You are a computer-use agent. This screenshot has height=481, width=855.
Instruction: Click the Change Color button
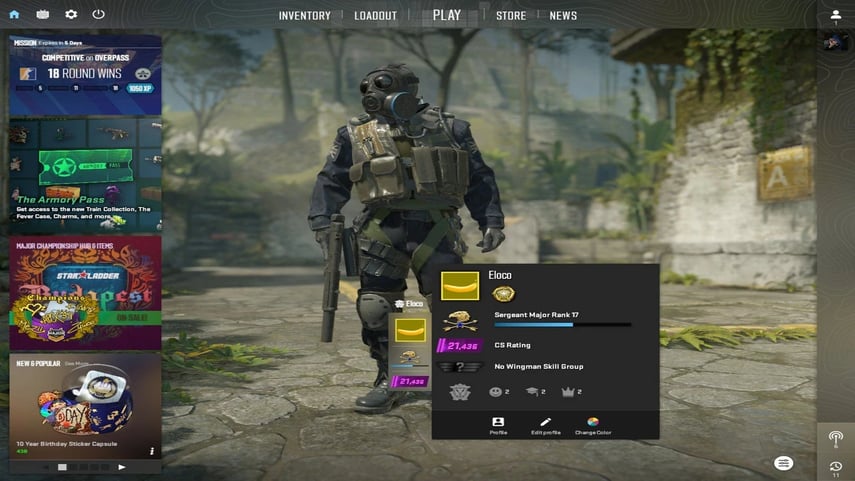click(x=593, y=425)
